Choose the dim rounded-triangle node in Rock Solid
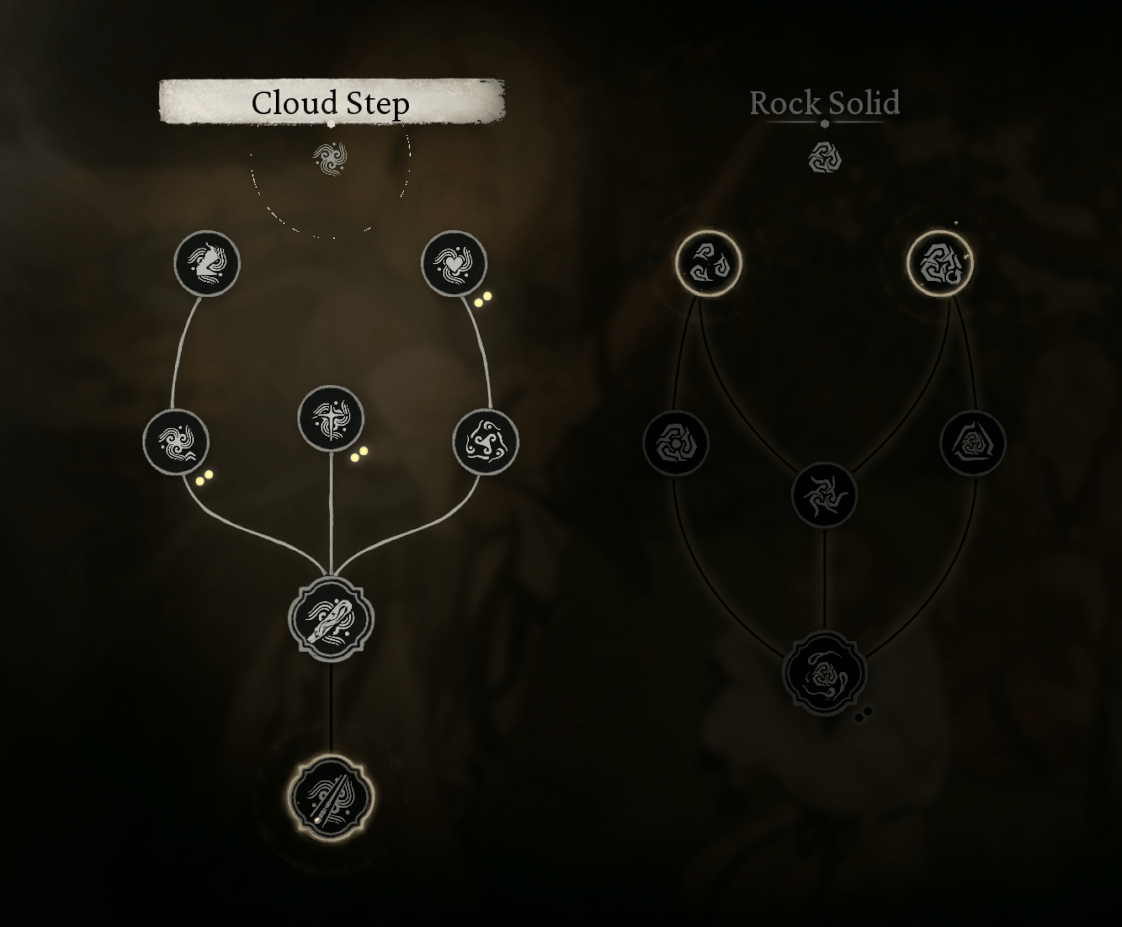This screenshot has width=1122, height=927. tap(972, 443)
